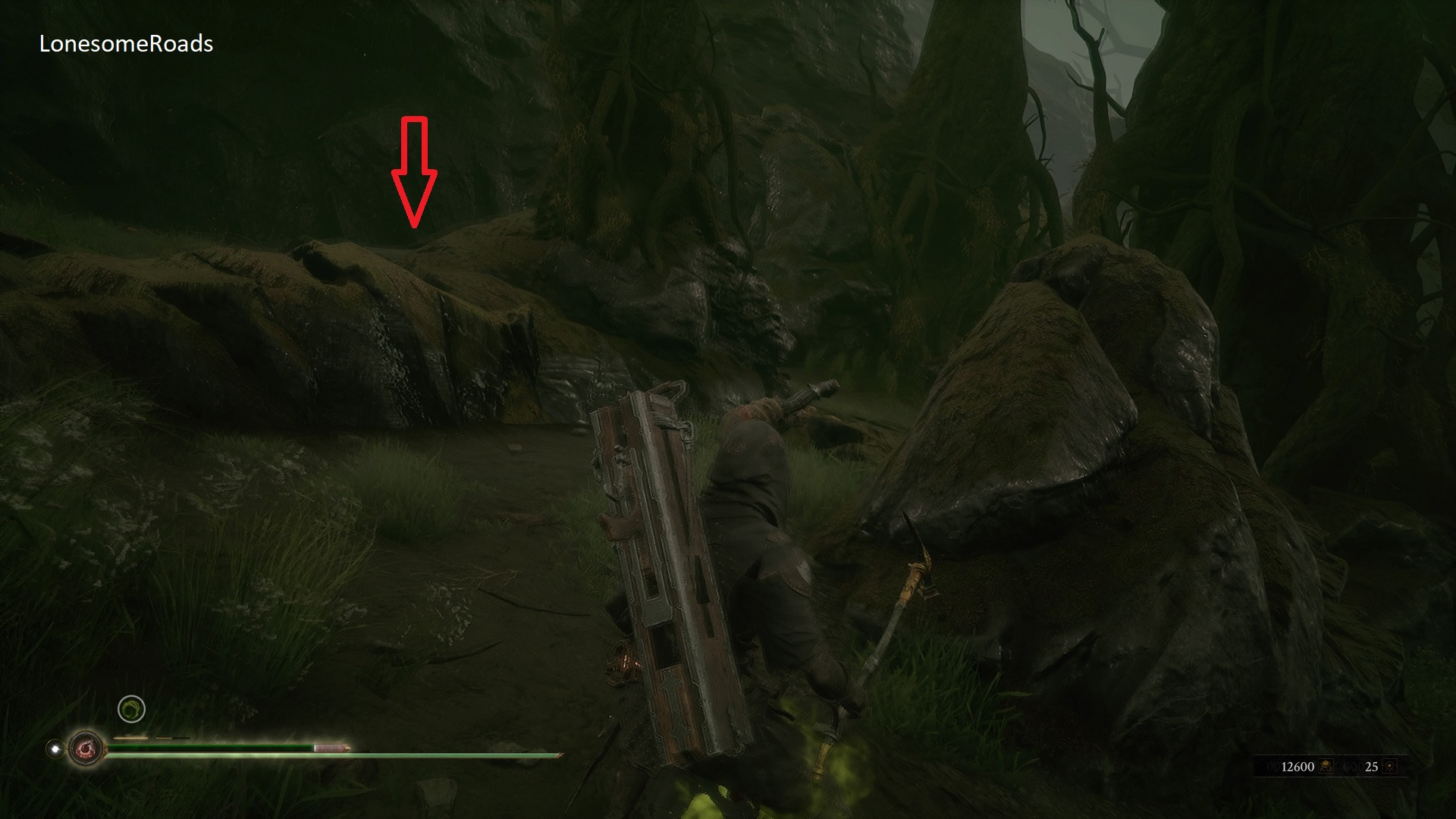Click the green swirl status effect icon

click(x=132, y=709)
